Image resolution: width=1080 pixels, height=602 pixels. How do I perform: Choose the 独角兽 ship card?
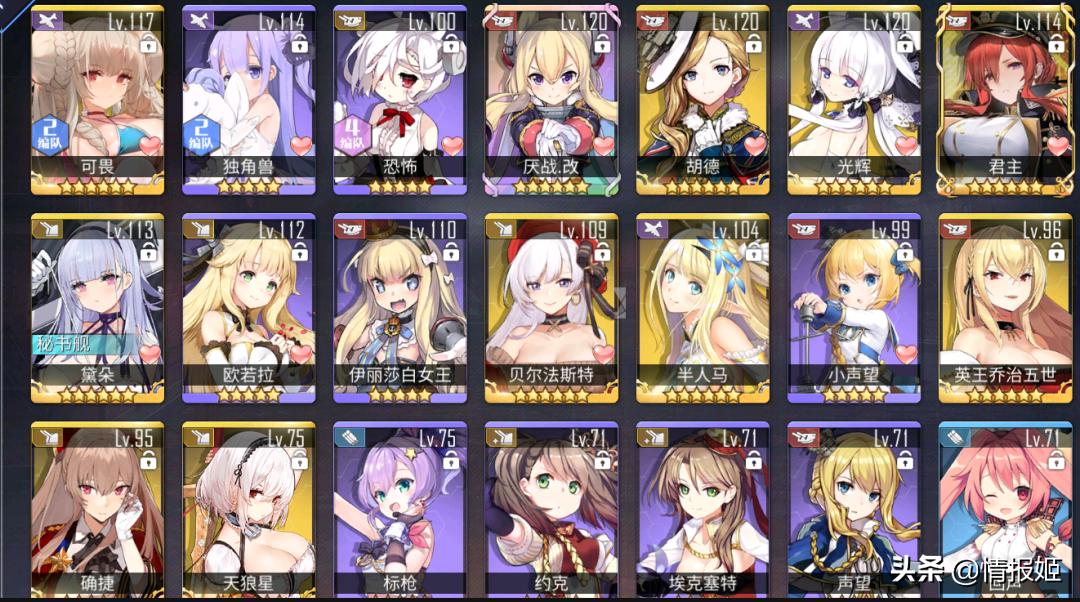[248, 98]
